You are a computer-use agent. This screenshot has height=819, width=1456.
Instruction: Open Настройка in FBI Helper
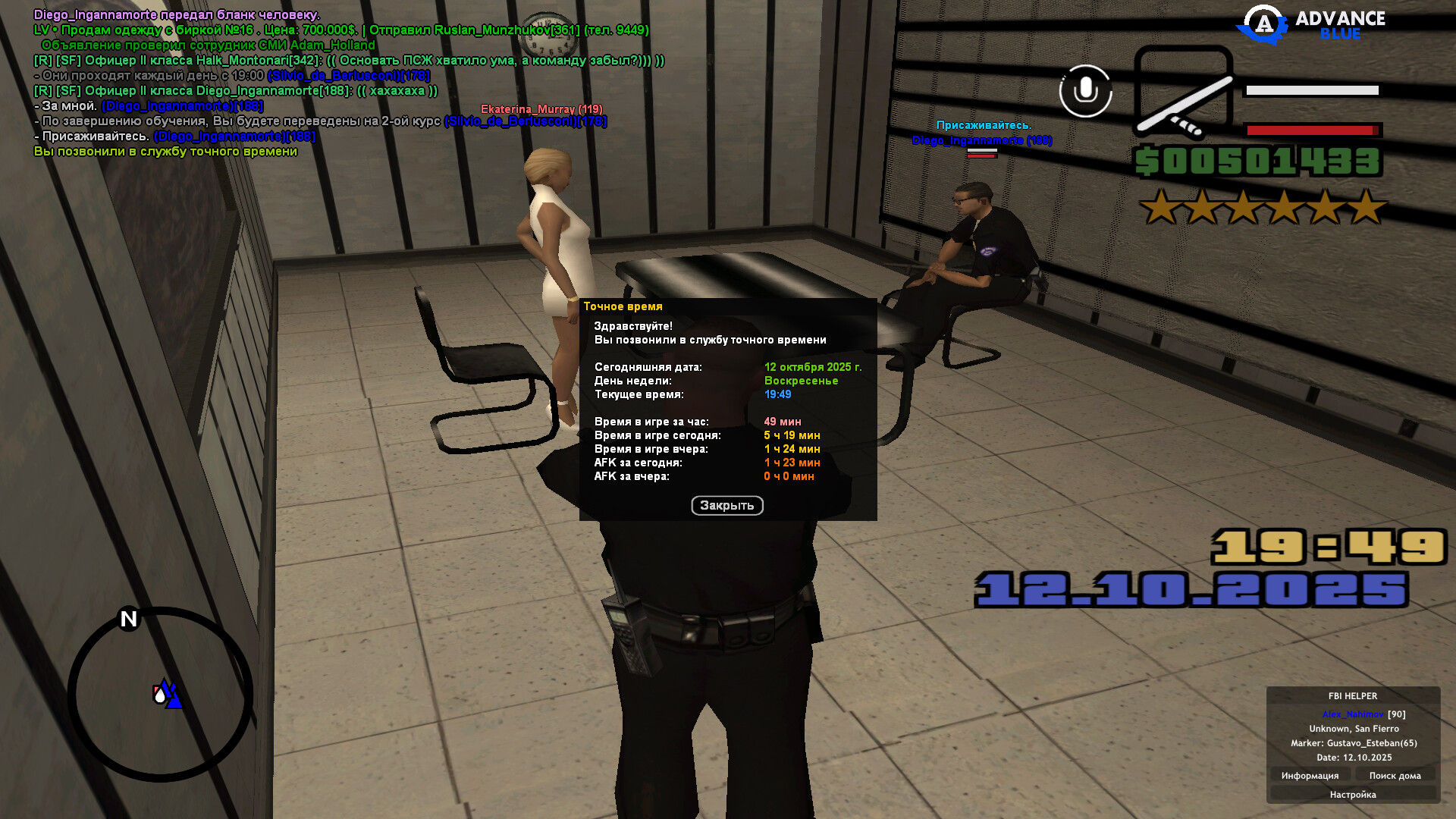click(x=1352, y=795)
